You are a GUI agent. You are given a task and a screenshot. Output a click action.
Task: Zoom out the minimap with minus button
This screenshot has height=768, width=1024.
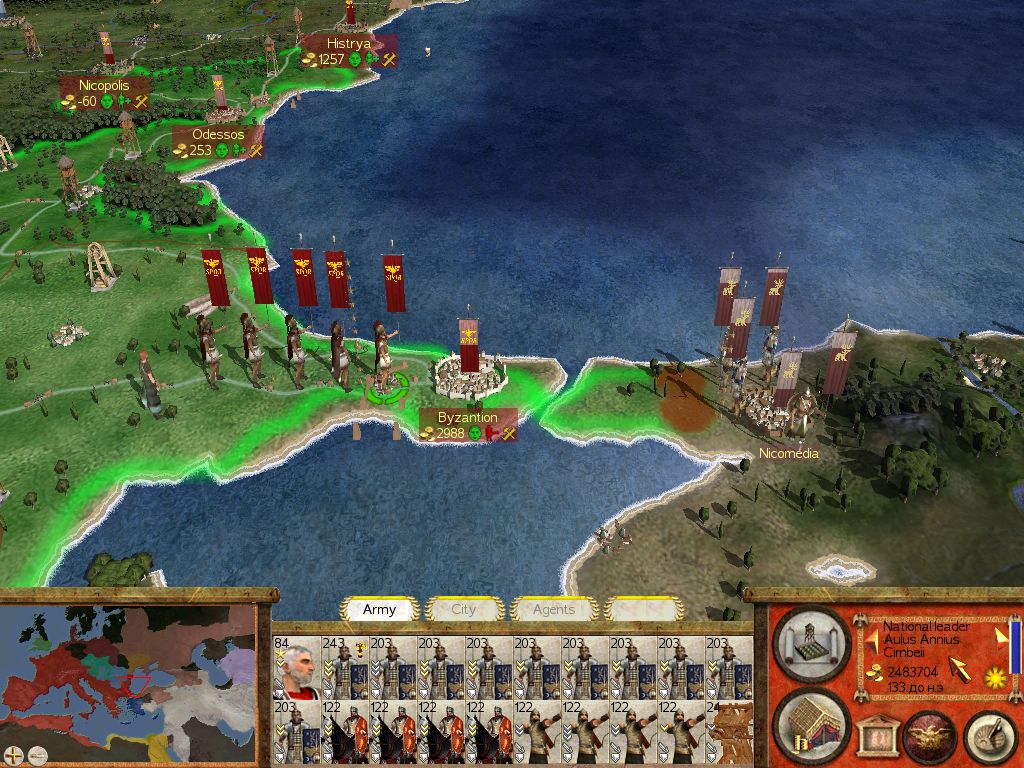[37, 754]
